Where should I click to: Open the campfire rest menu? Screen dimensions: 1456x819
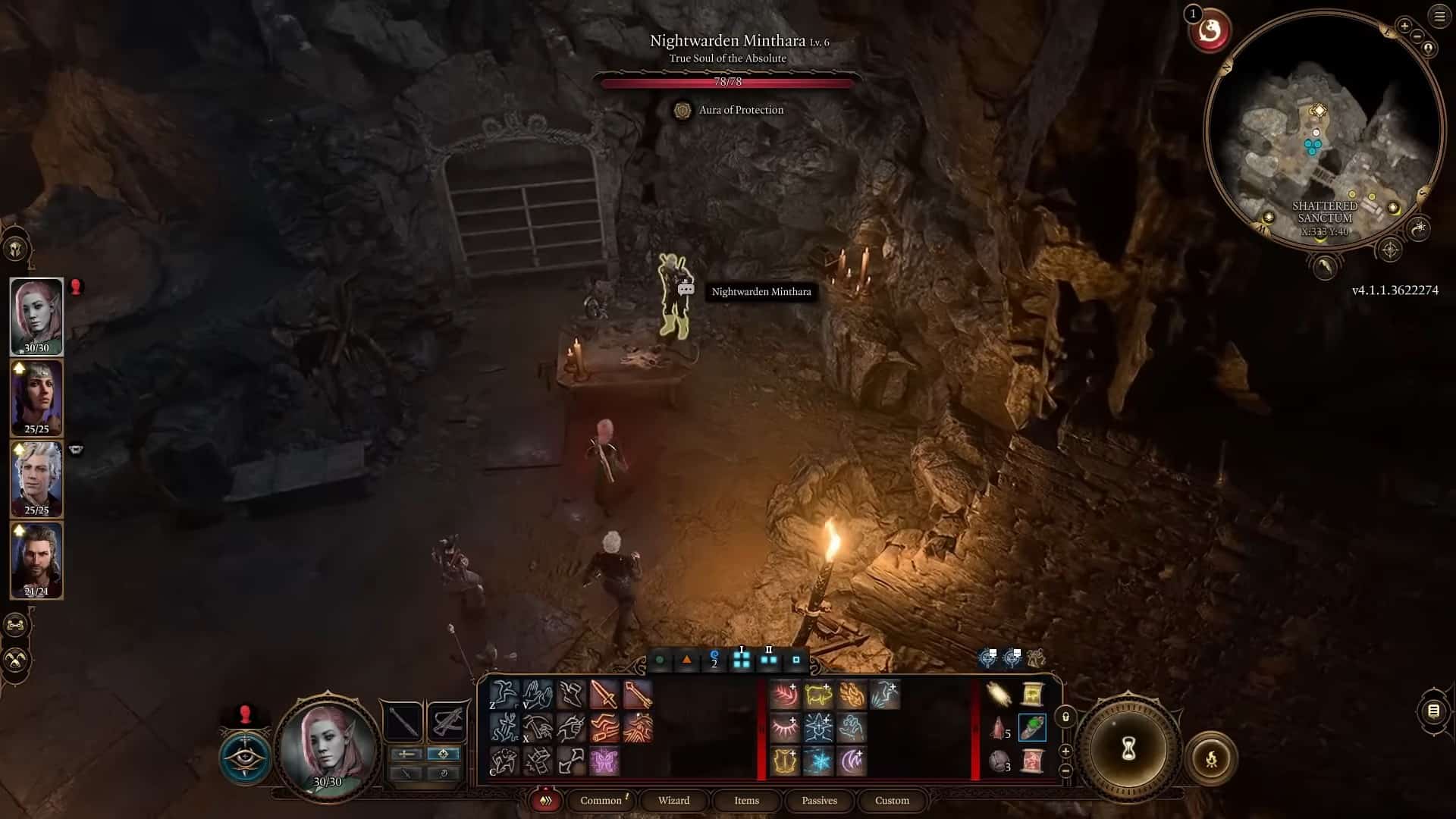[x=1211, y=758]
